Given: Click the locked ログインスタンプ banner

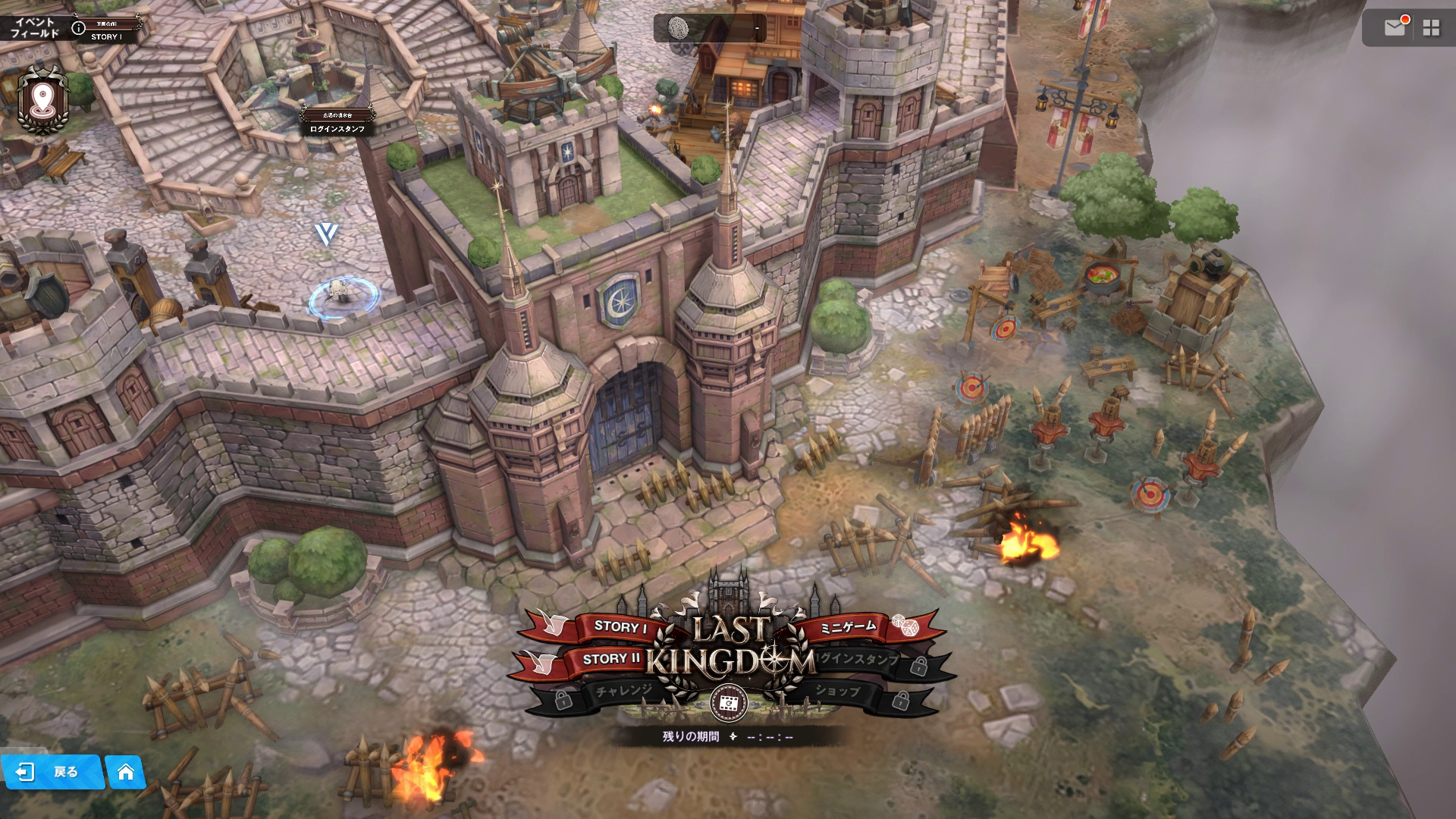Looking at the screenshot, I should click(861, 660).
